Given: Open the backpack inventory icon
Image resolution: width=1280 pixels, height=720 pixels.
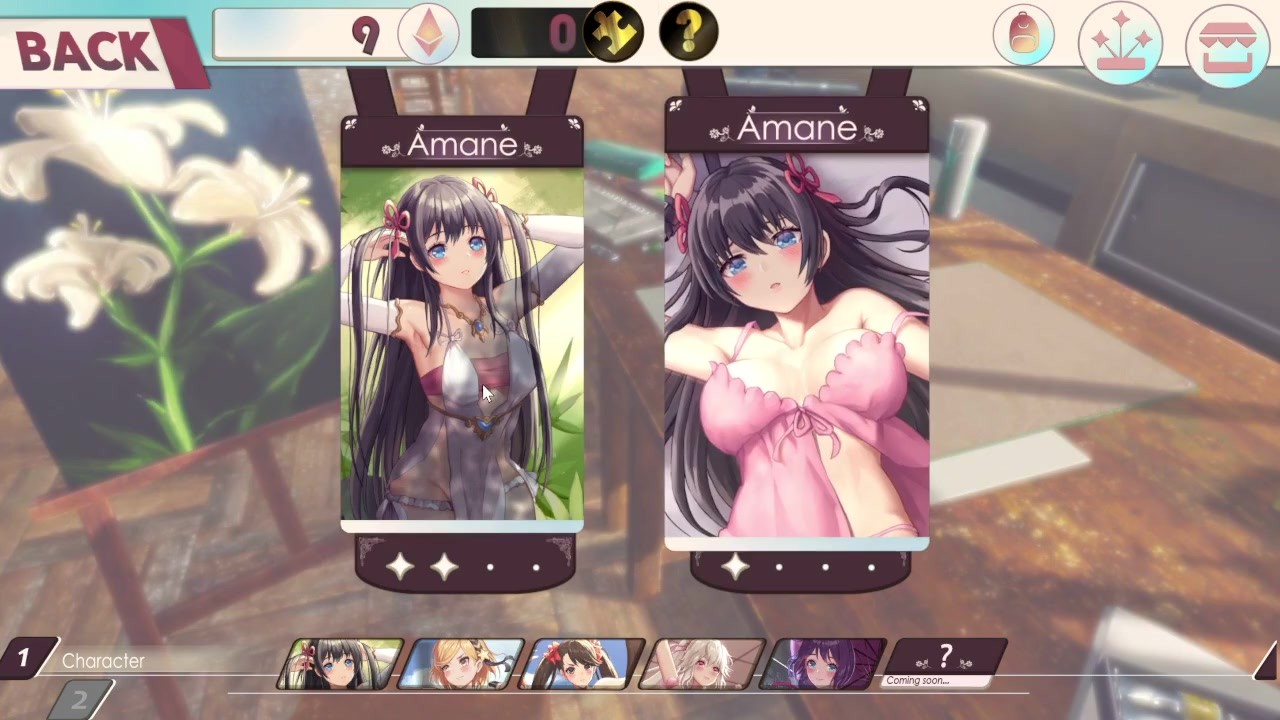Looking at the screenshot, I should pos(1023,36).
